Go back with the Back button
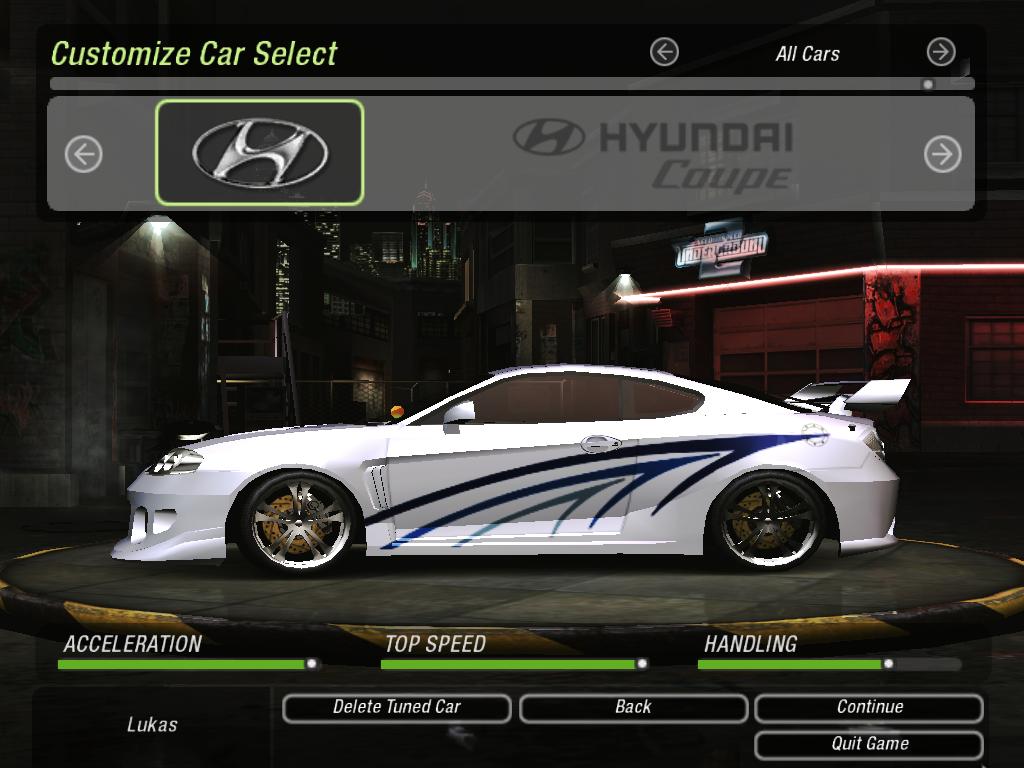The width and height of the screenshot is (1024, 768). tap(633, 707)
